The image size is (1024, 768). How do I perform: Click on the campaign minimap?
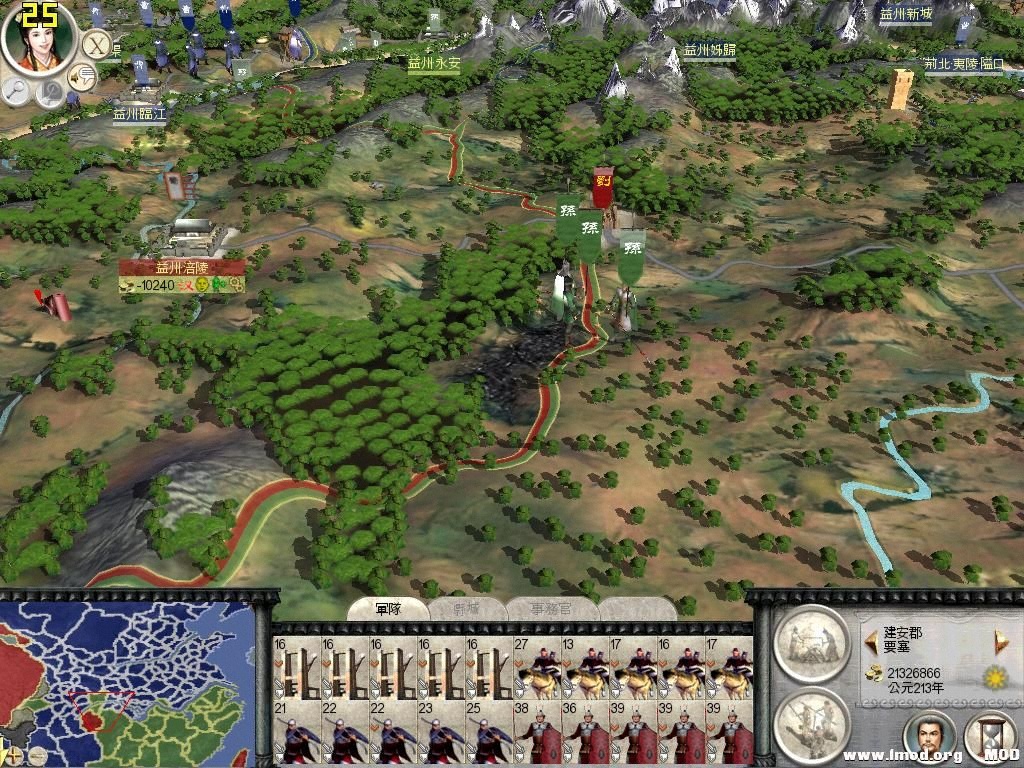pyautogui.click(x=128, y=680)
